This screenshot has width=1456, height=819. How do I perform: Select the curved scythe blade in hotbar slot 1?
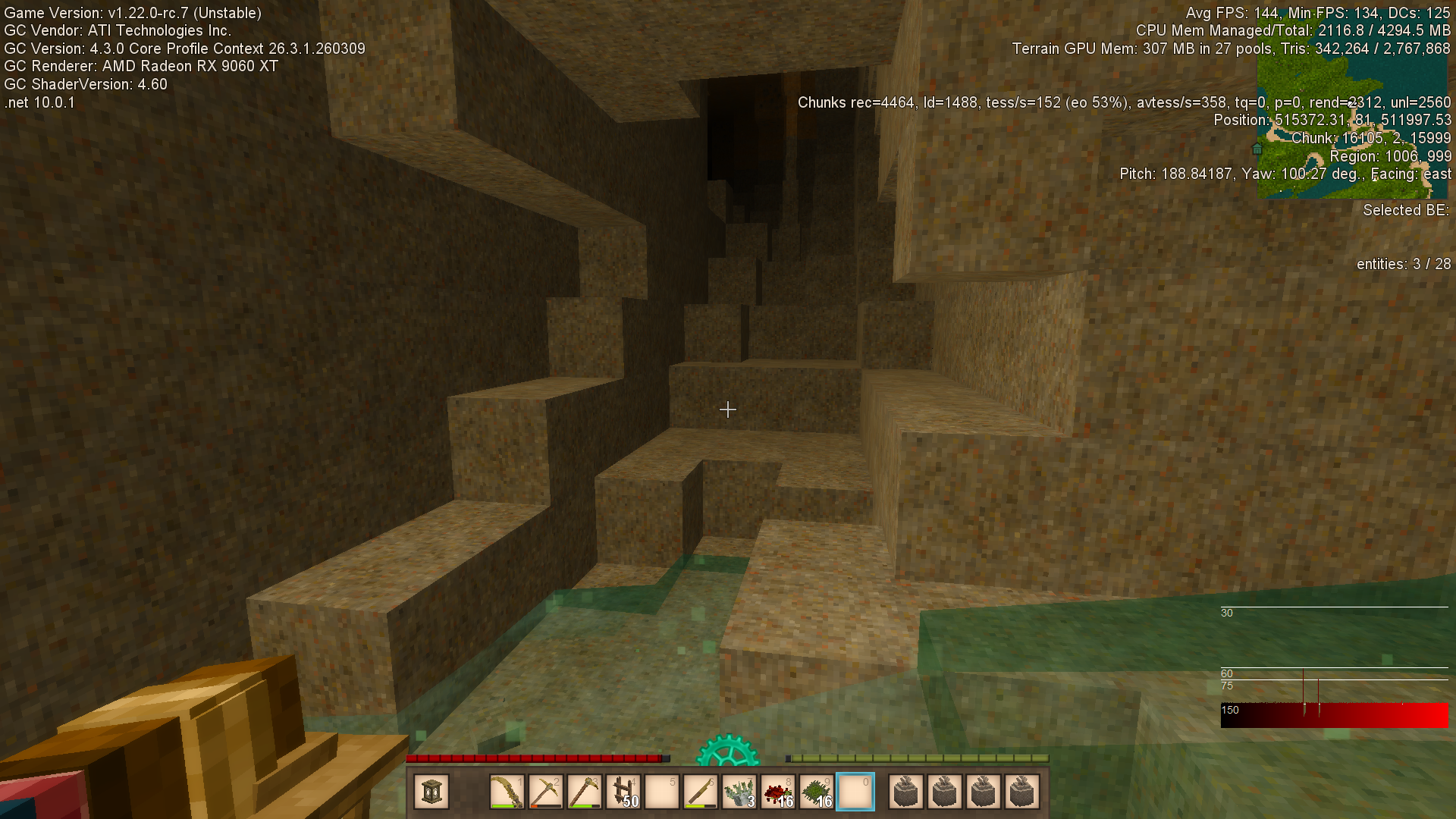[x=507, y=792]
